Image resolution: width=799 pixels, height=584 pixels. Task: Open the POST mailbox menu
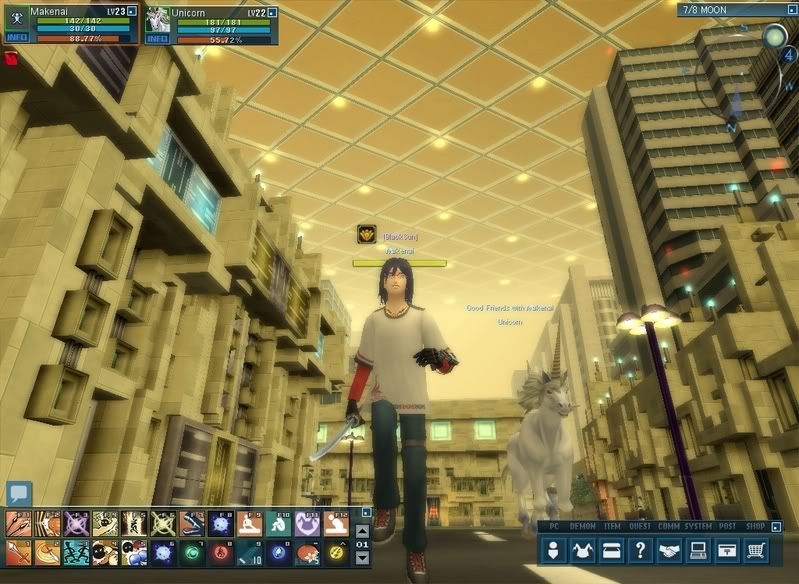[728, 549]
